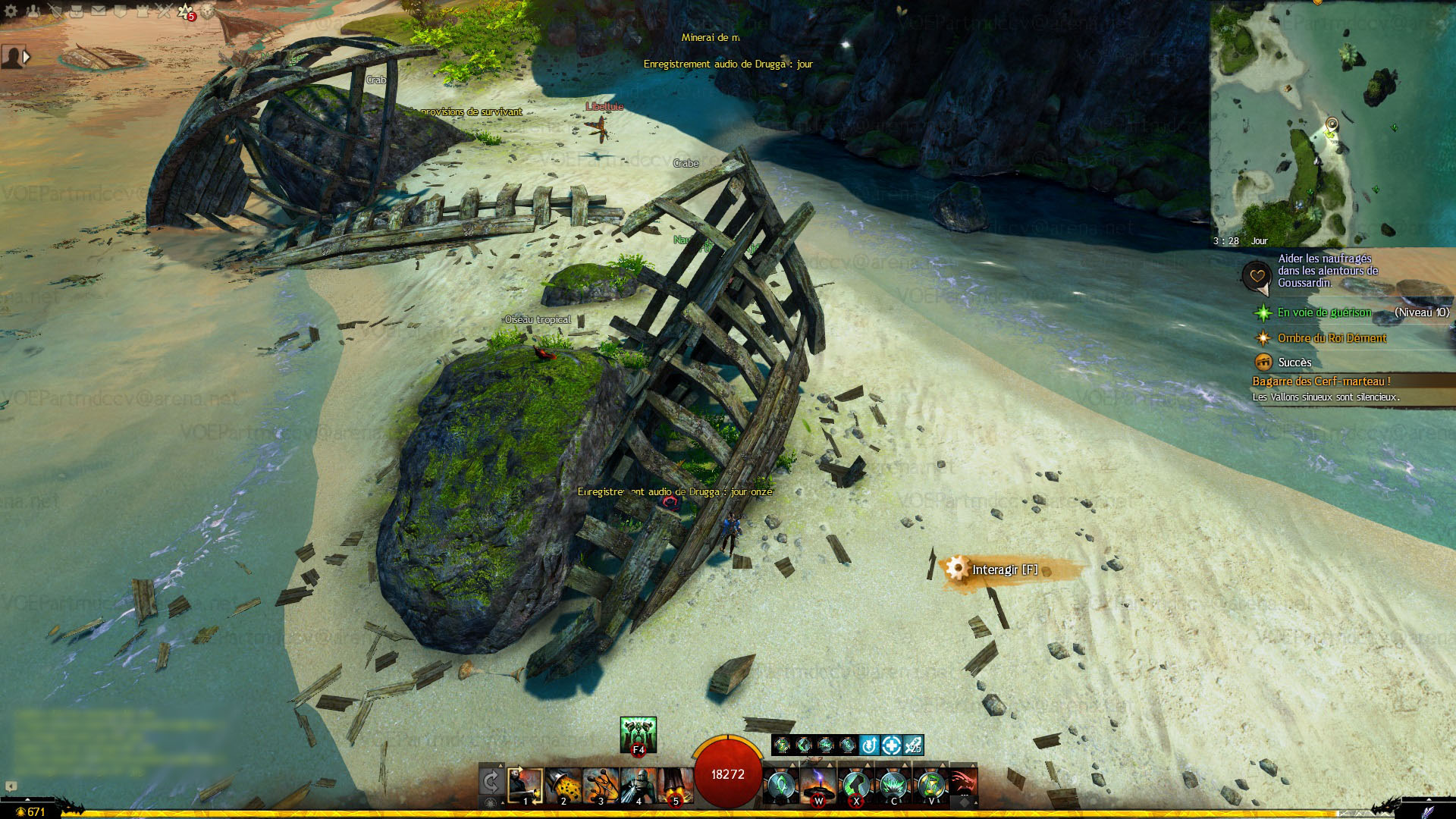
Task: Open the 'Ombre du Roi Dément' tracker entry
Action: click(x=1332, y=338)
